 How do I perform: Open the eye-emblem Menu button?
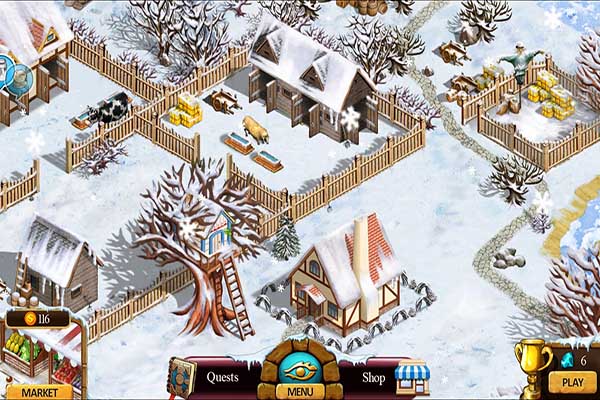(300, 372)
